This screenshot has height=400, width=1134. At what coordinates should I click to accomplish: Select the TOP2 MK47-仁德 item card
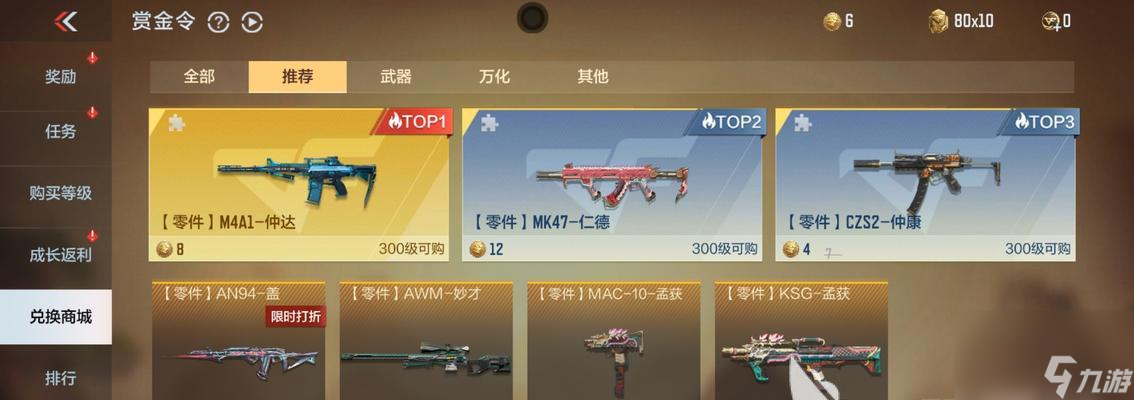(614, 185)
